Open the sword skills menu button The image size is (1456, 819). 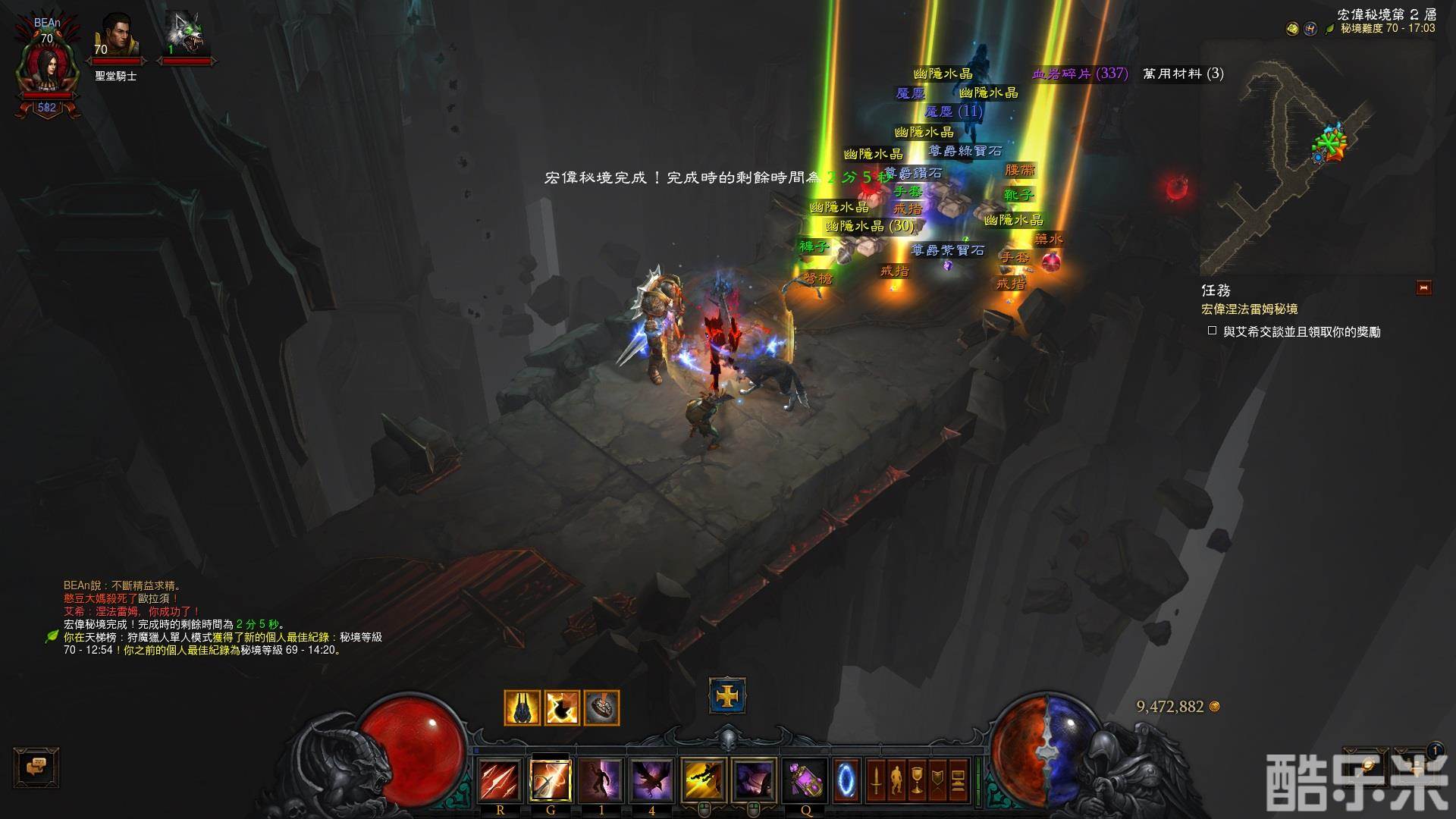click(876, 780)
